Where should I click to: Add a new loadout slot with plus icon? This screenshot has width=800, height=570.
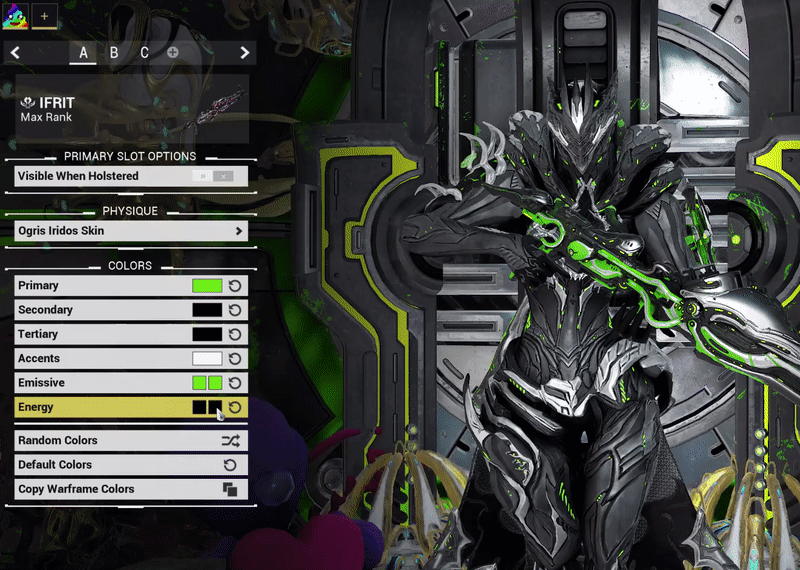(173, 53)
